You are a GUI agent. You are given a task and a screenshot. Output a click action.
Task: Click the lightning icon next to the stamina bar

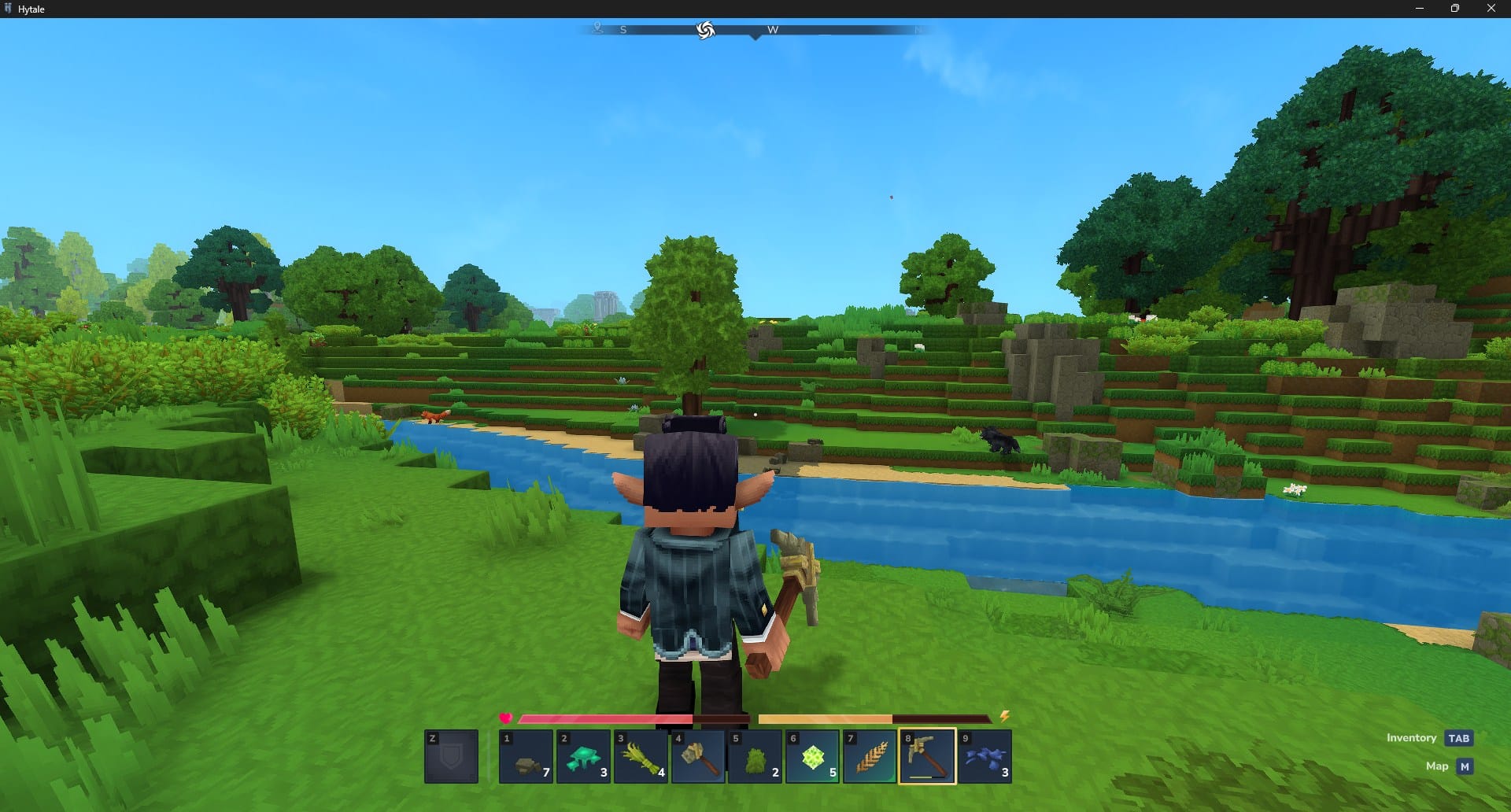1006,718
